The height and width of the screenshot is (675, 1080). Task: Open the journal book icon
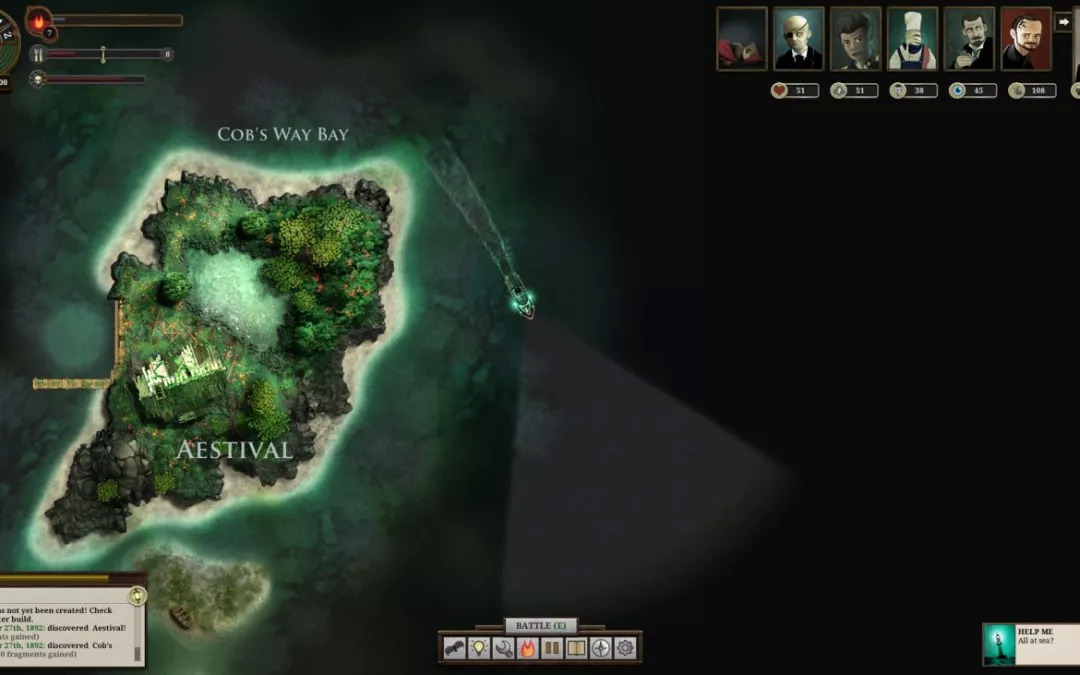point(576,648)
